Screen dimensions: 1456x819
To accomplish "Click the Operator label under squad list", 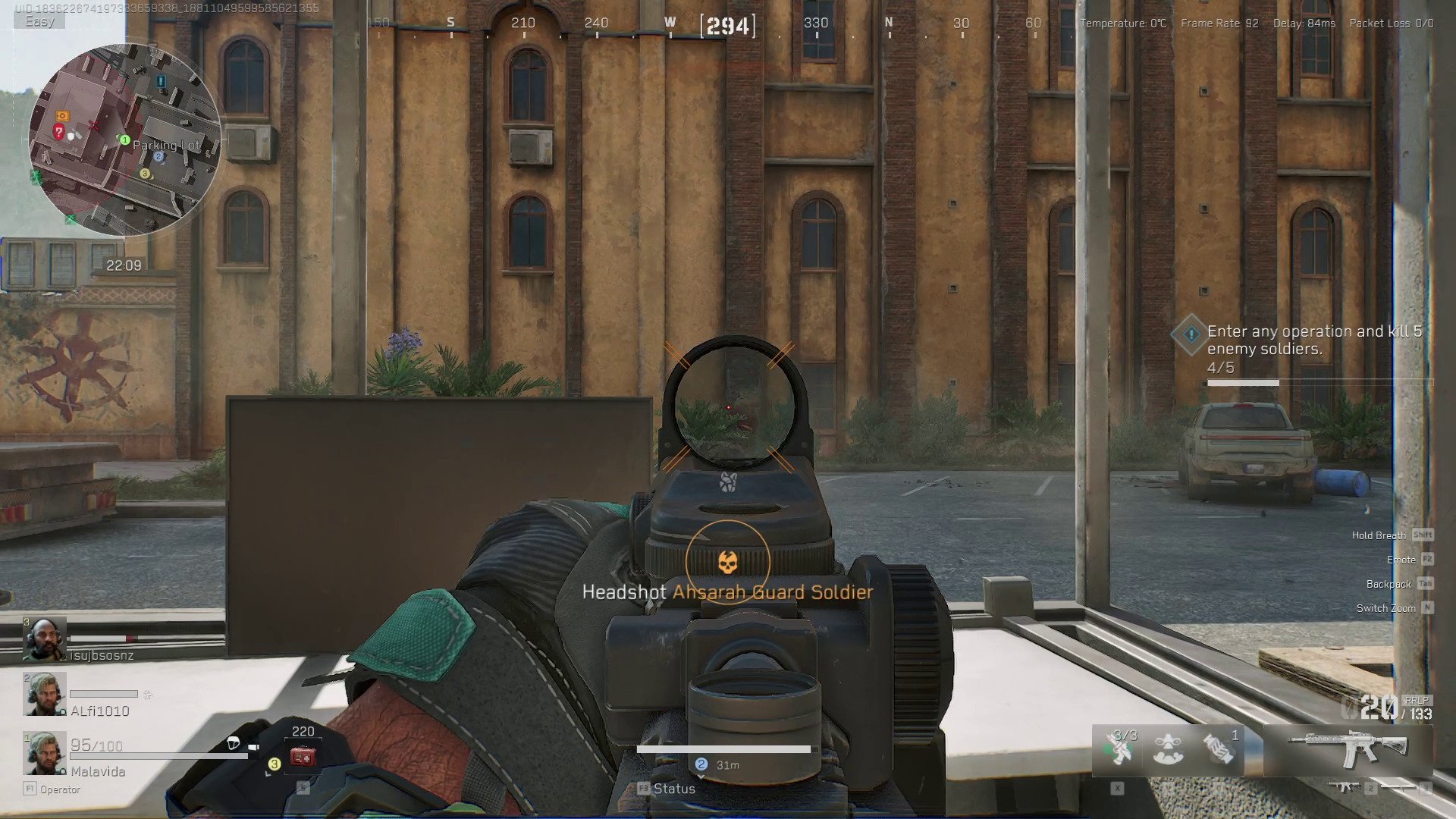I will (60, 789).
